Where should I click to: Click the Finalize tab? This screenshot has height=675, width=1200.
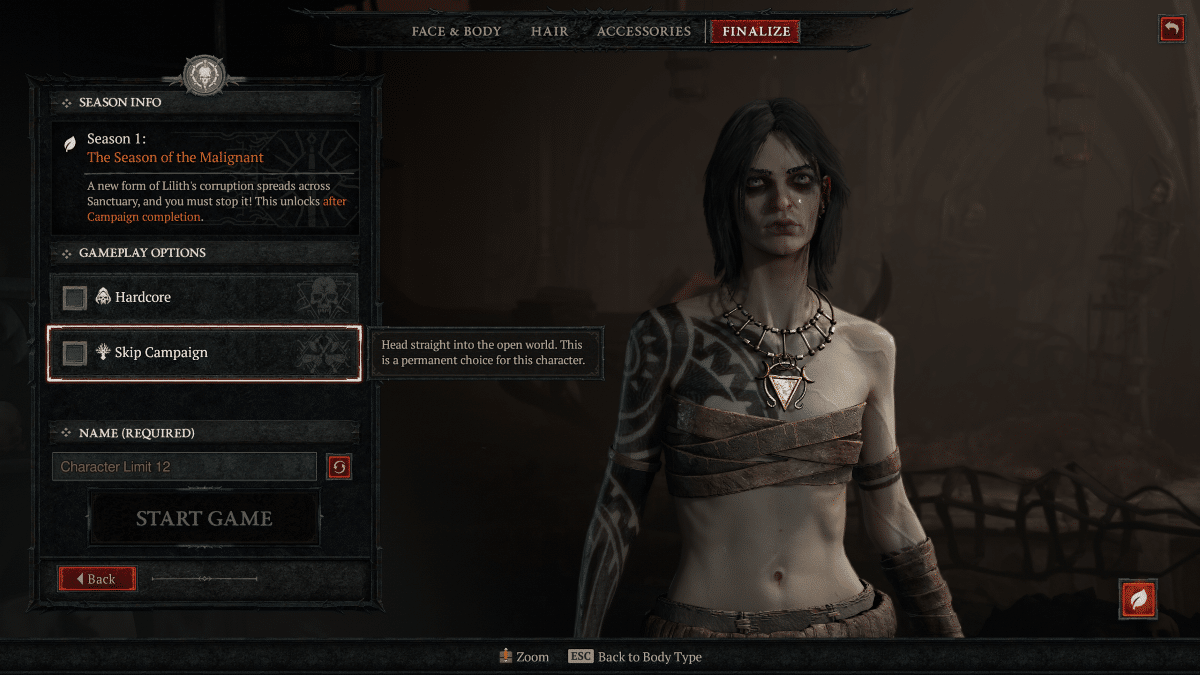[x=756, y=31]
